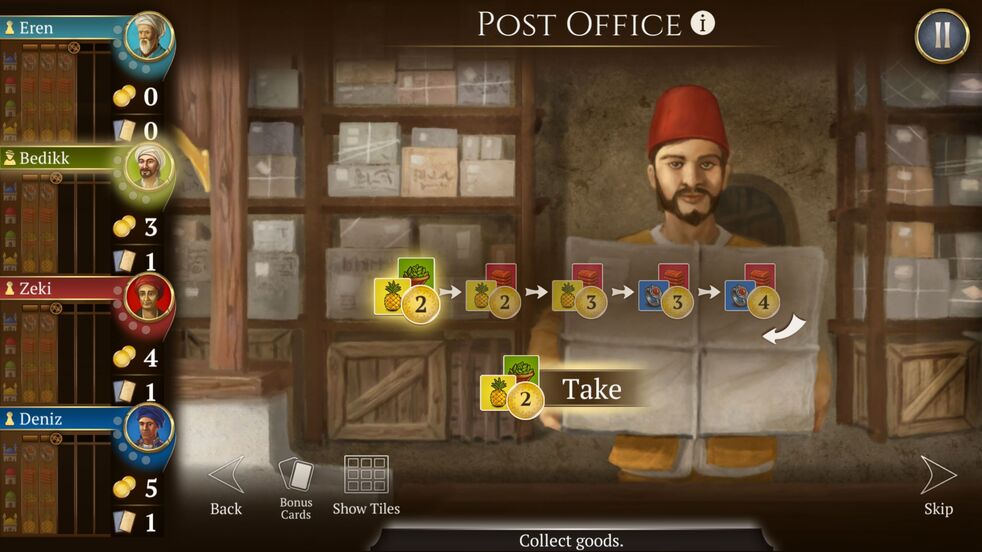
Task: Show Tiles on the board
Action: 366,486
